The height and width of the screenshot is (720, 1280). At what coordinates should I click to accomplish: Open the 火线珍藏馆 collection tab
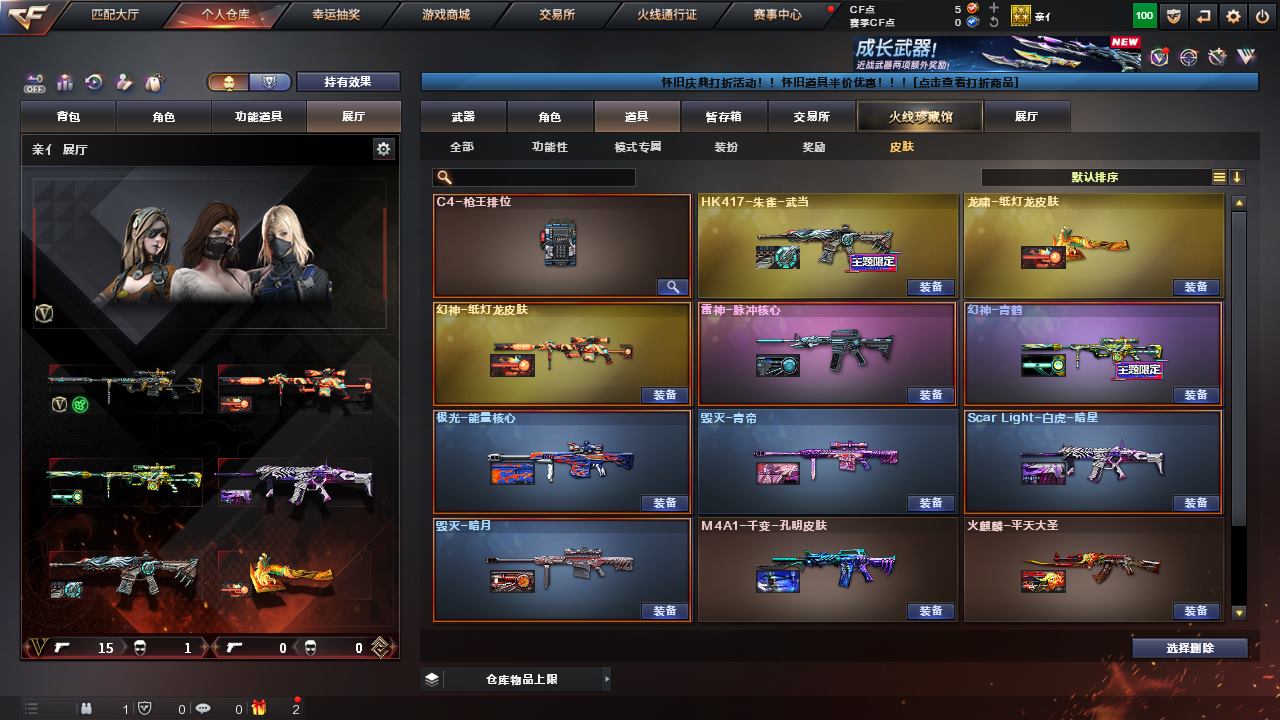click(920, 117)
